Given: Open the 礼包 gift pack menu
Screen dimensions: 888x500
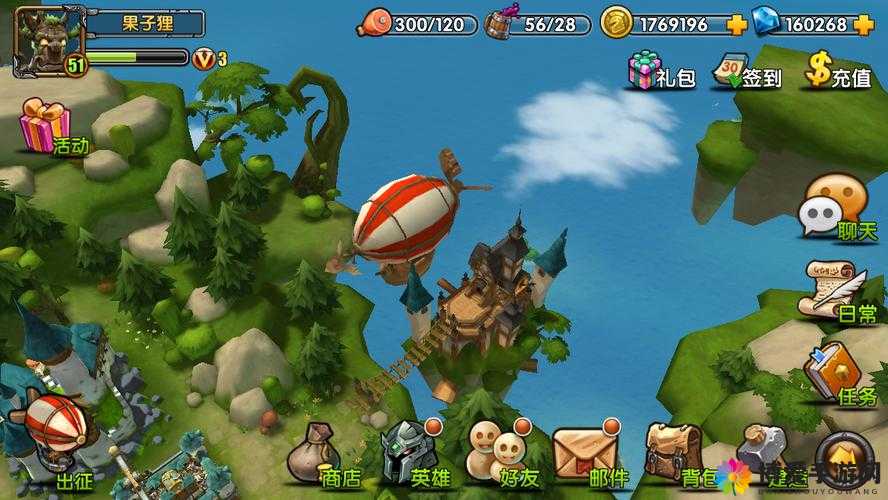Looking at the screenshot, I should (x=659, y=71).
